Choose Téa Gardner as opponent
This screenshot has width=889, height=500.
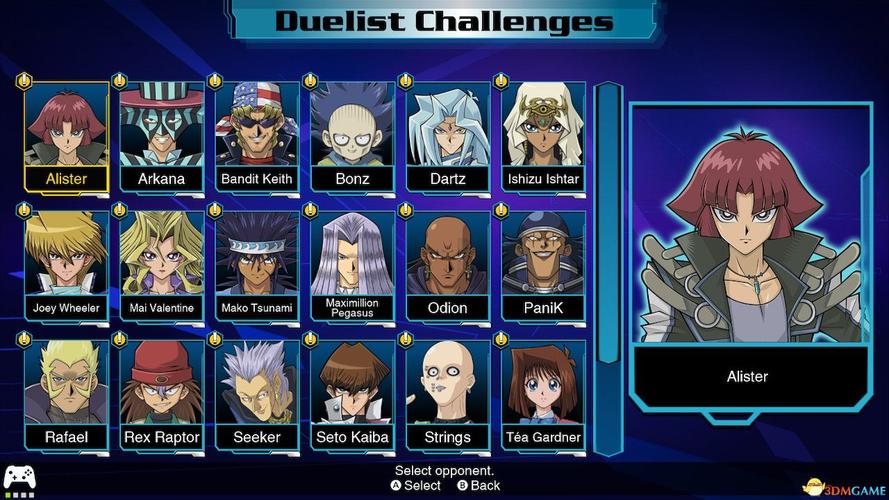543,395
